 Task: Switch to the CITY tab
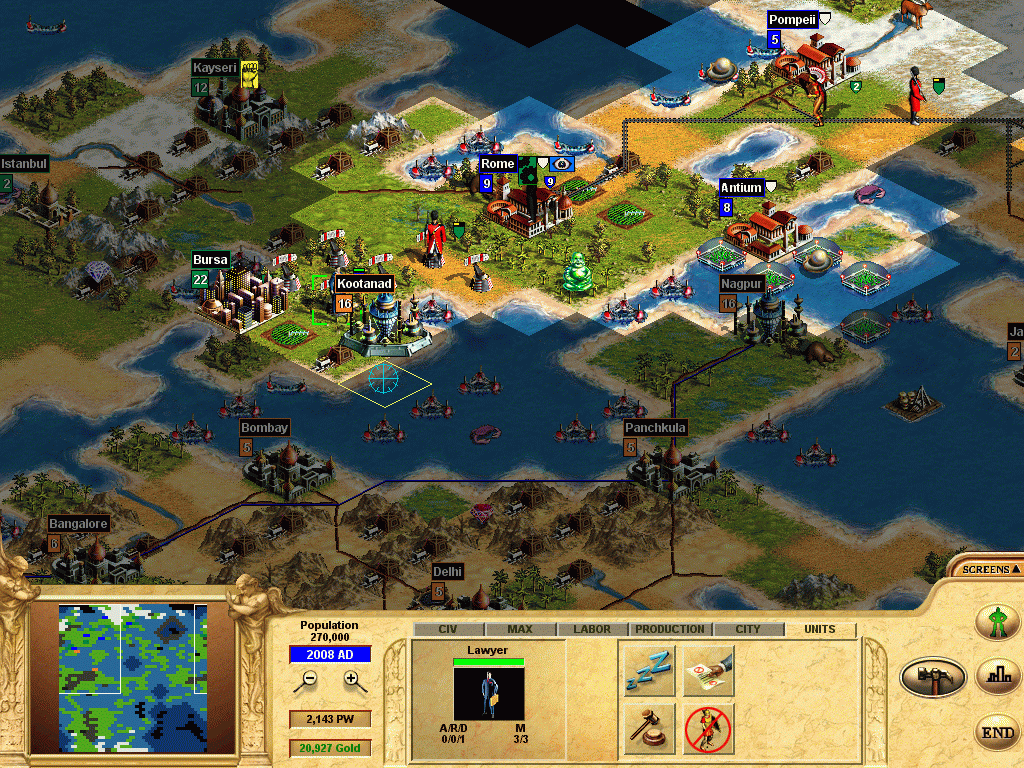(747, 630)
